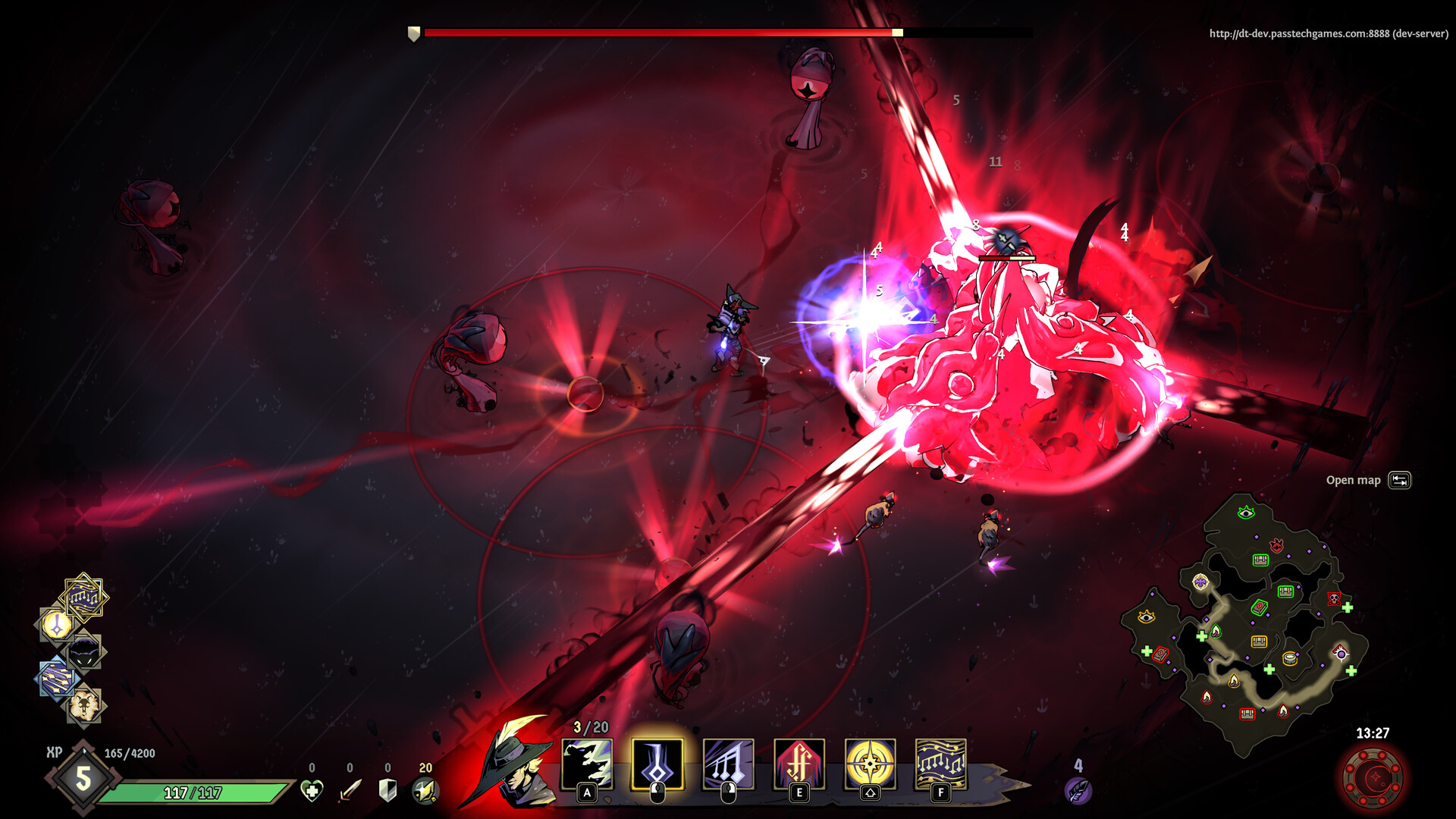The width and height of the screenshot is (1456, 819).
Task: Activate the three-headed beast ability
Action: coord(587,764)
